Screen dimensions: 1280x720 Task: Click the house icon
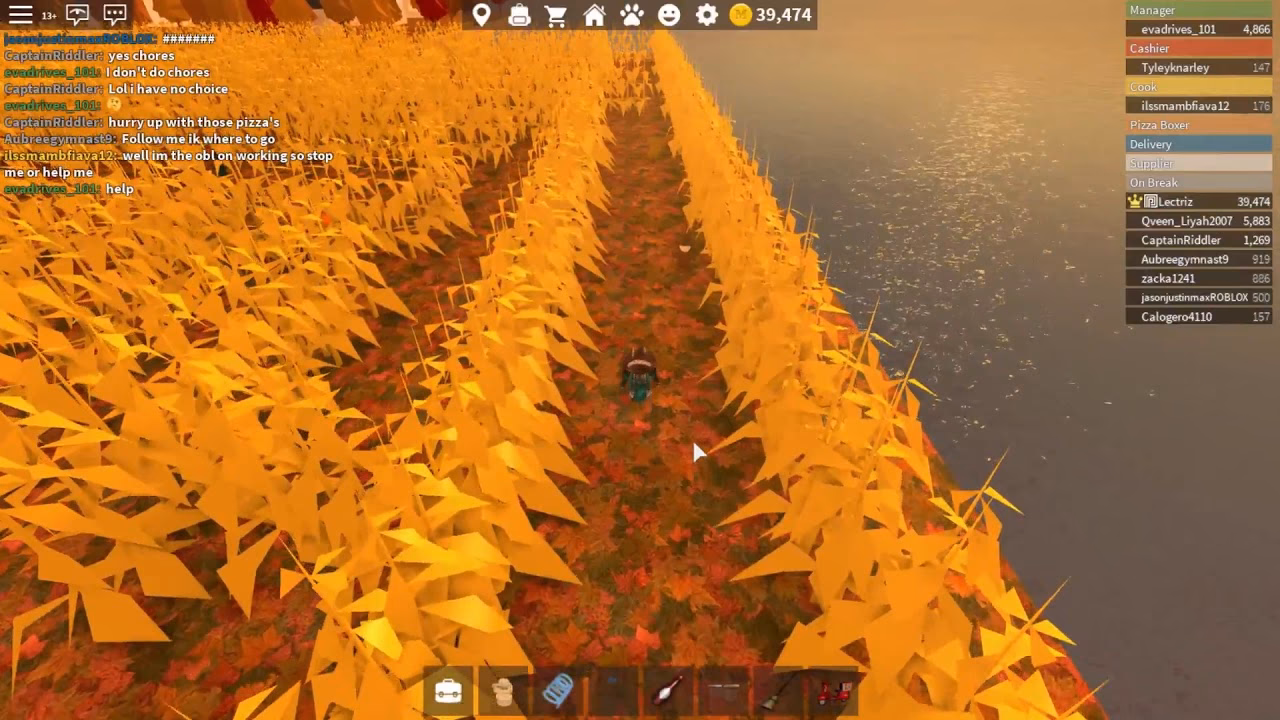[594, 15]
